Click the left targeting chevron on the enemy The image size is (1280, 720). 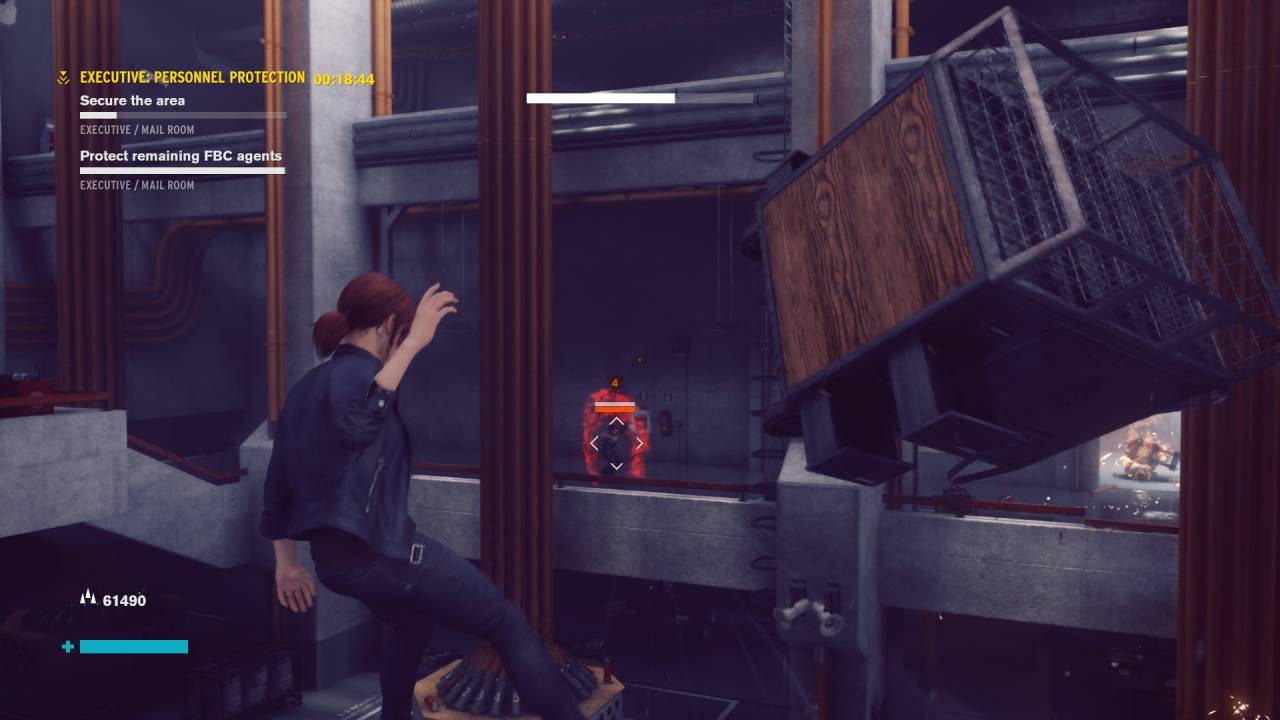point(593,443)
